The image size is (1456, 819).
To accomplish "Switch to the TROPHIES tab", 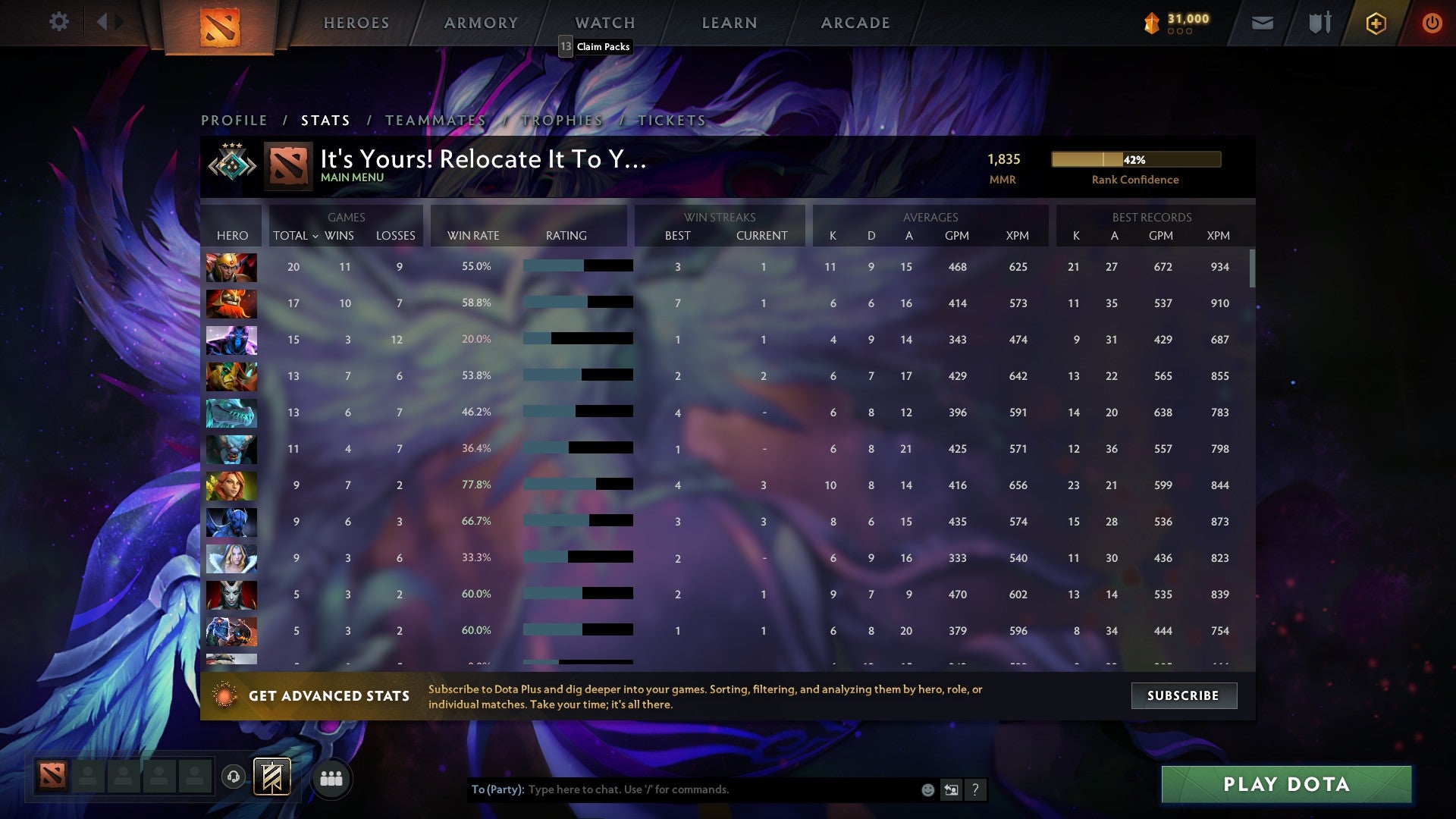I will (561, 120).
